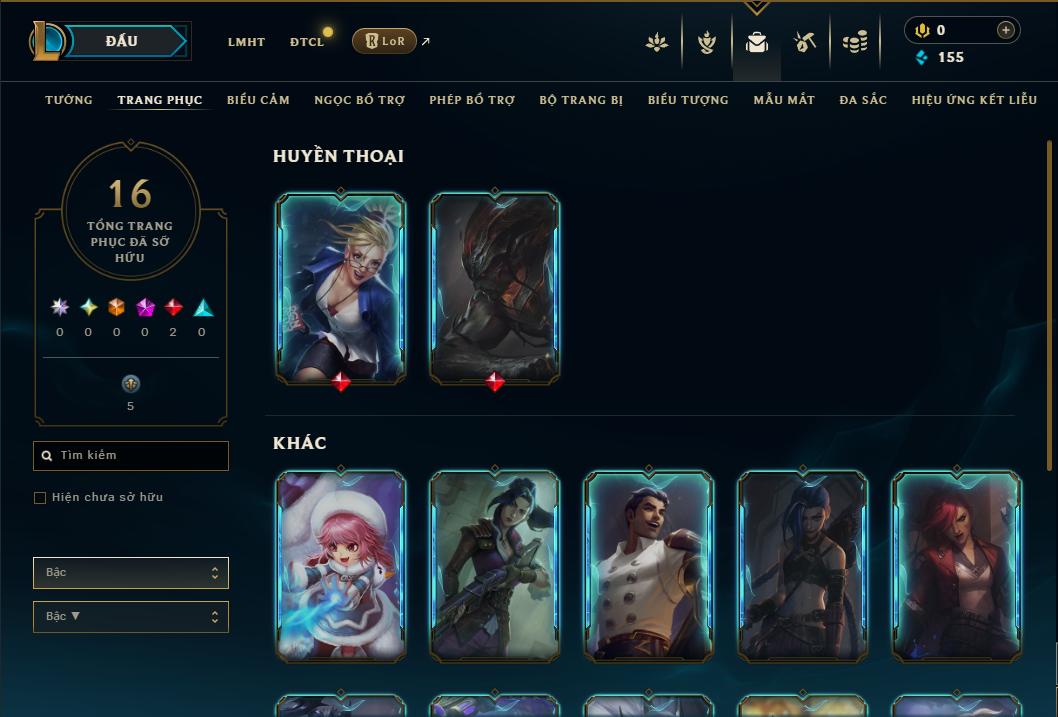Show the BIỂU TƯỢNG tab
This screenshot has width=1058, height=717.
pos(688,100)
